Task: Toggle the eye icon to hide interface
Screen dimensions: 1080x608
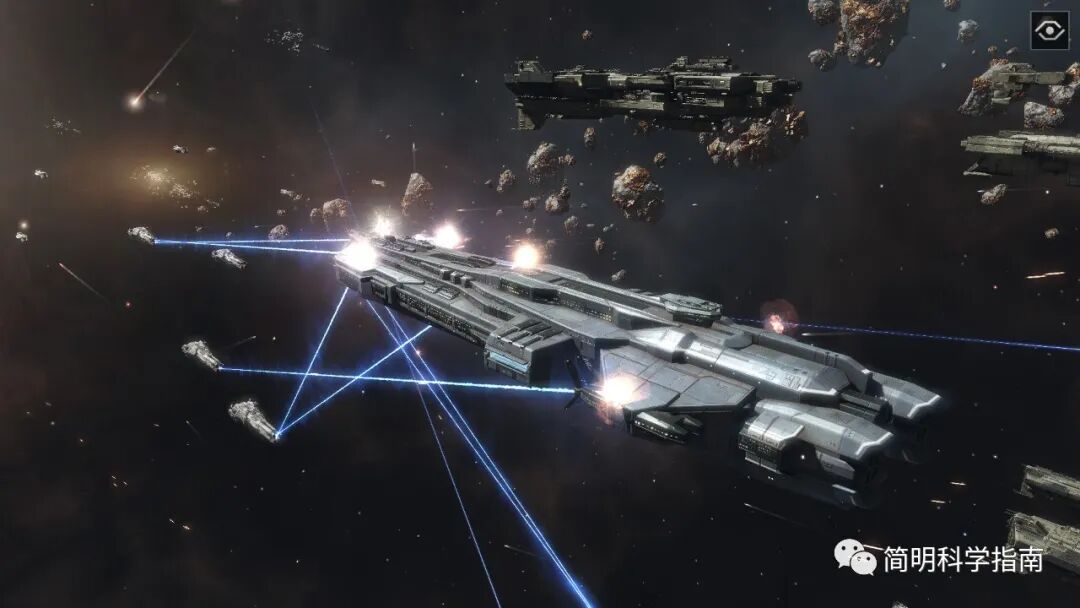Action: pos(1049,30)
